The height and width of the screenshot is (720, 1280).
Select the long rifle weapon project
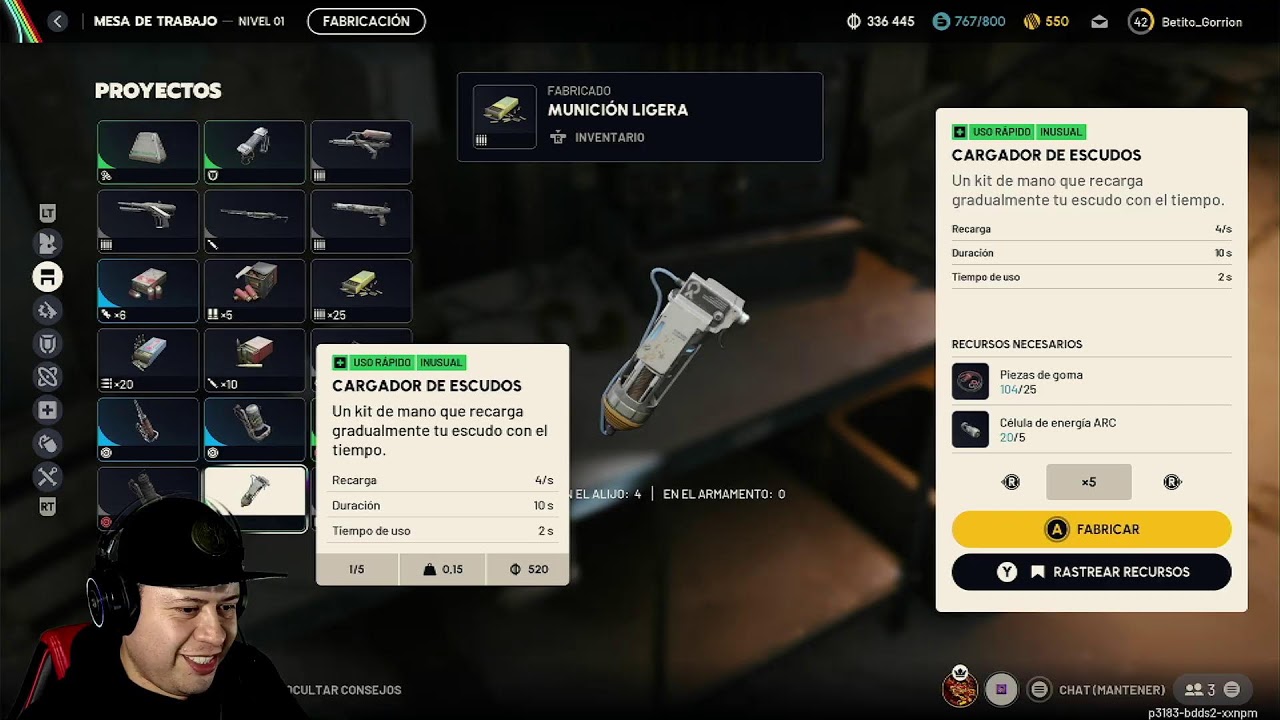[x=255, y=220]
